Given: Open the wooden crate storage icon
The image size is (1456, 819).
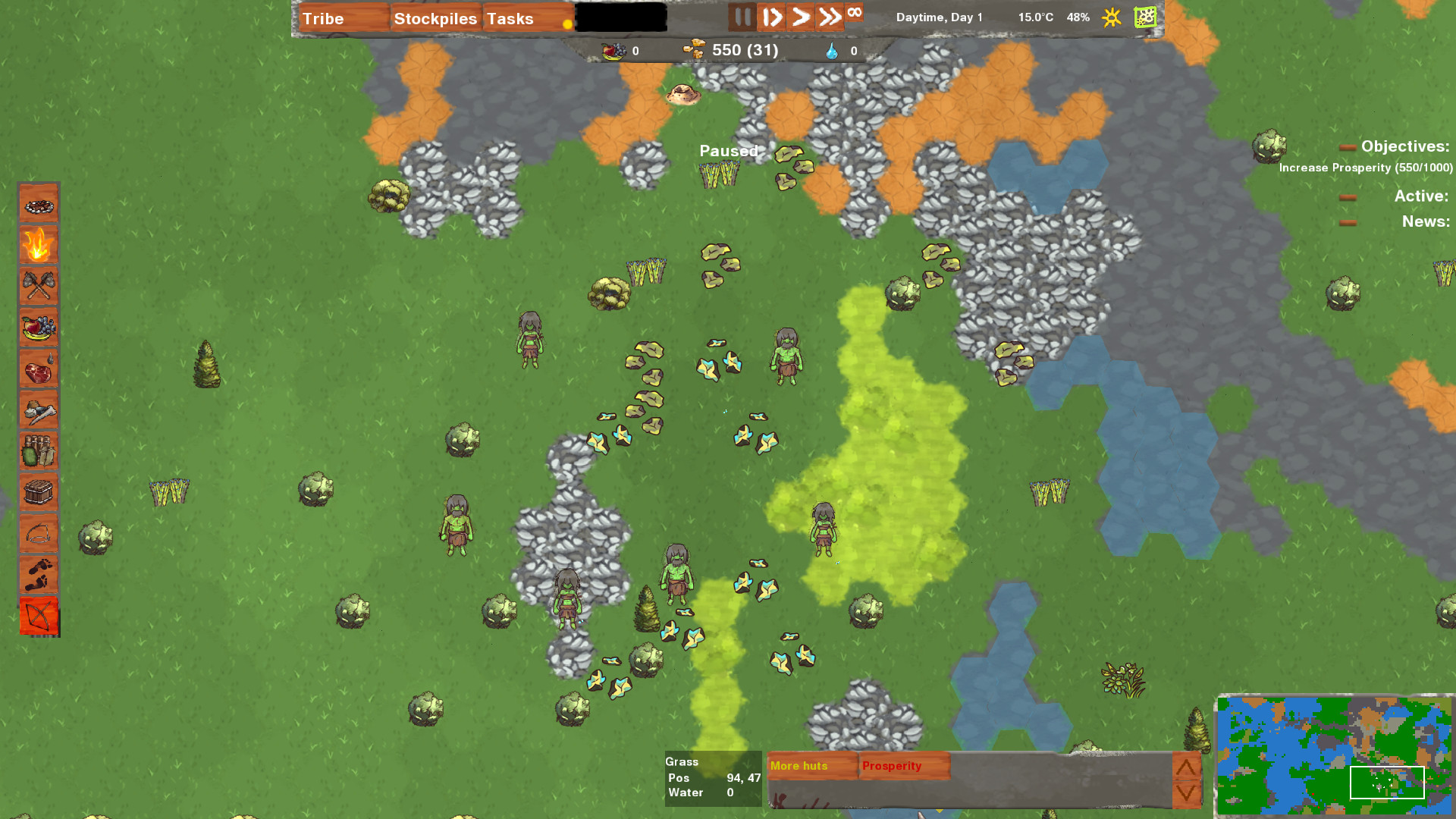Looking at the screenshot, I should click(39, 493).
